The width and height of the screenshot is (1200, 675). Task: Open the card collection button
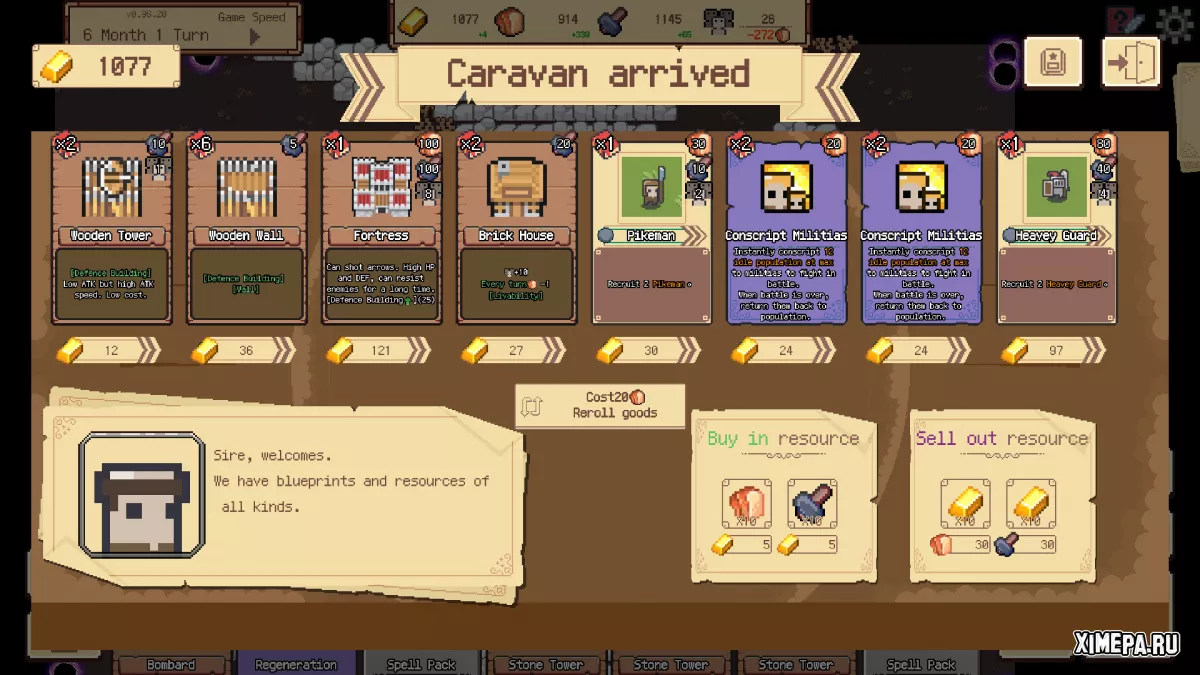click(1053, 64)
